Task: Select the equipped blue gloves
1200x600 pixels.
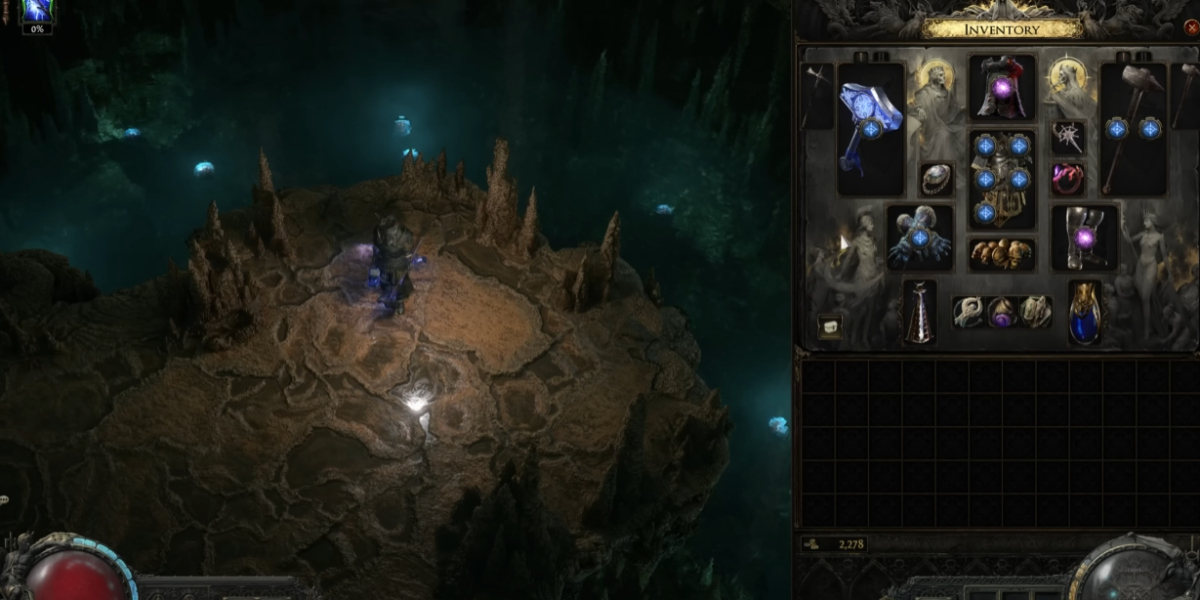Action: tap(920, 238)
